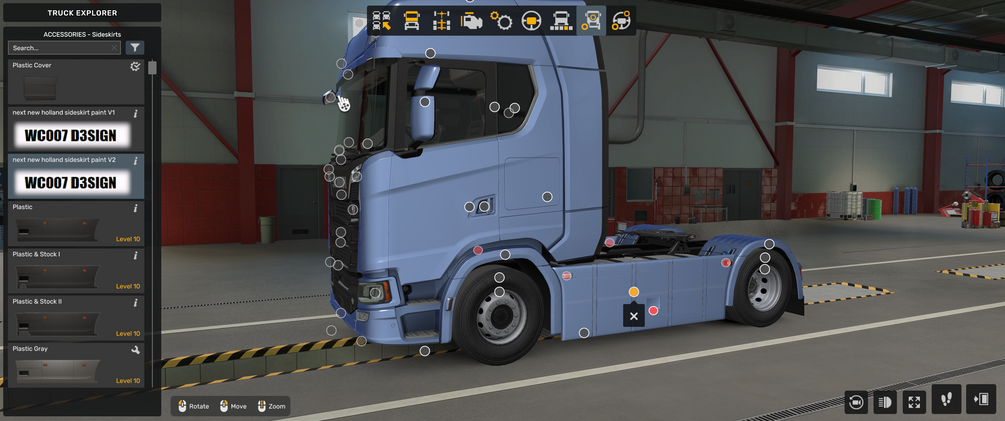
Task: Close the sideskirt slot with the X button
Action: click(633, 316)
